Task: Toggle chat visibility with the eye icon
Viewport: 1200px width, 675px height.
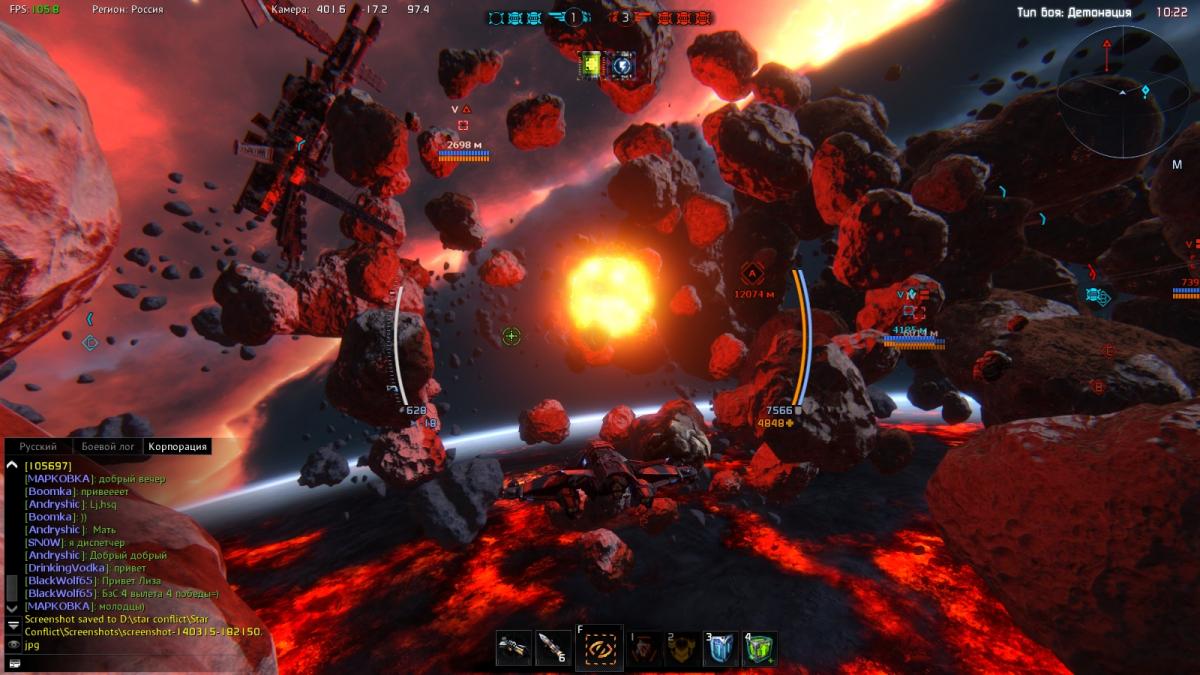Action: pos(13,645)
